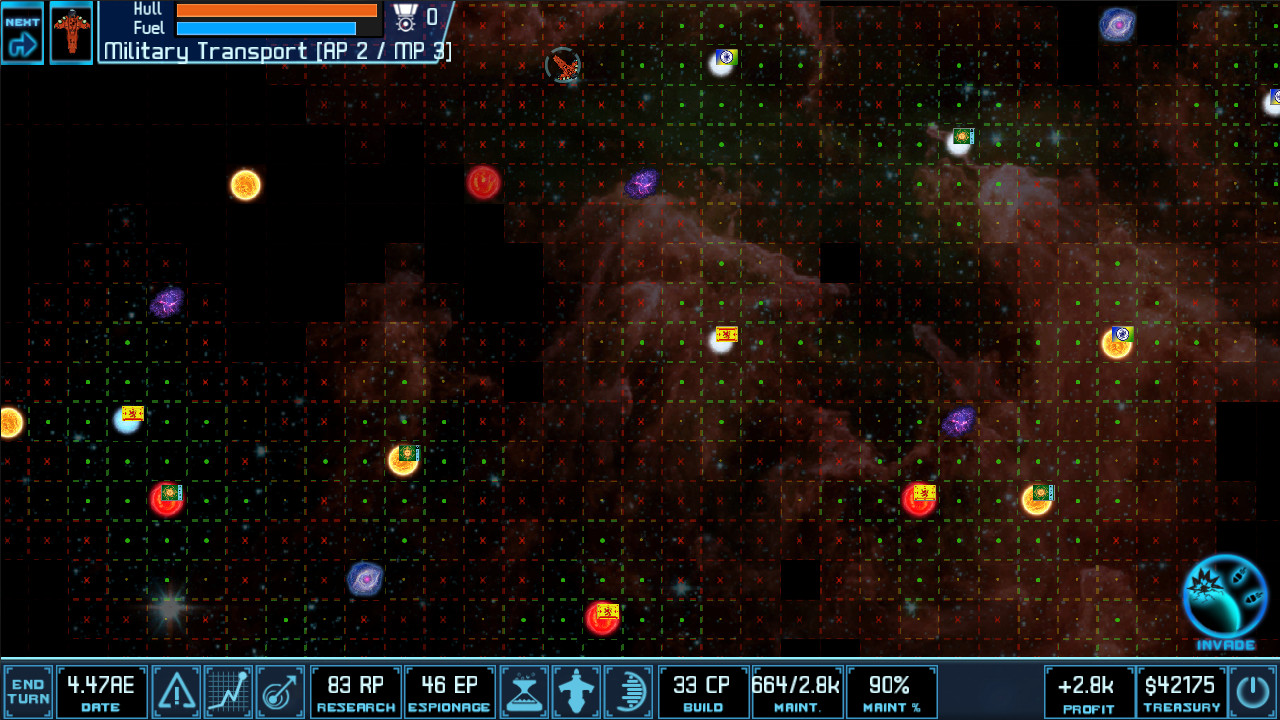Click the Military Transport ship portrait
This screenshot has height=720, width=1280.
(x=70, y=31)
